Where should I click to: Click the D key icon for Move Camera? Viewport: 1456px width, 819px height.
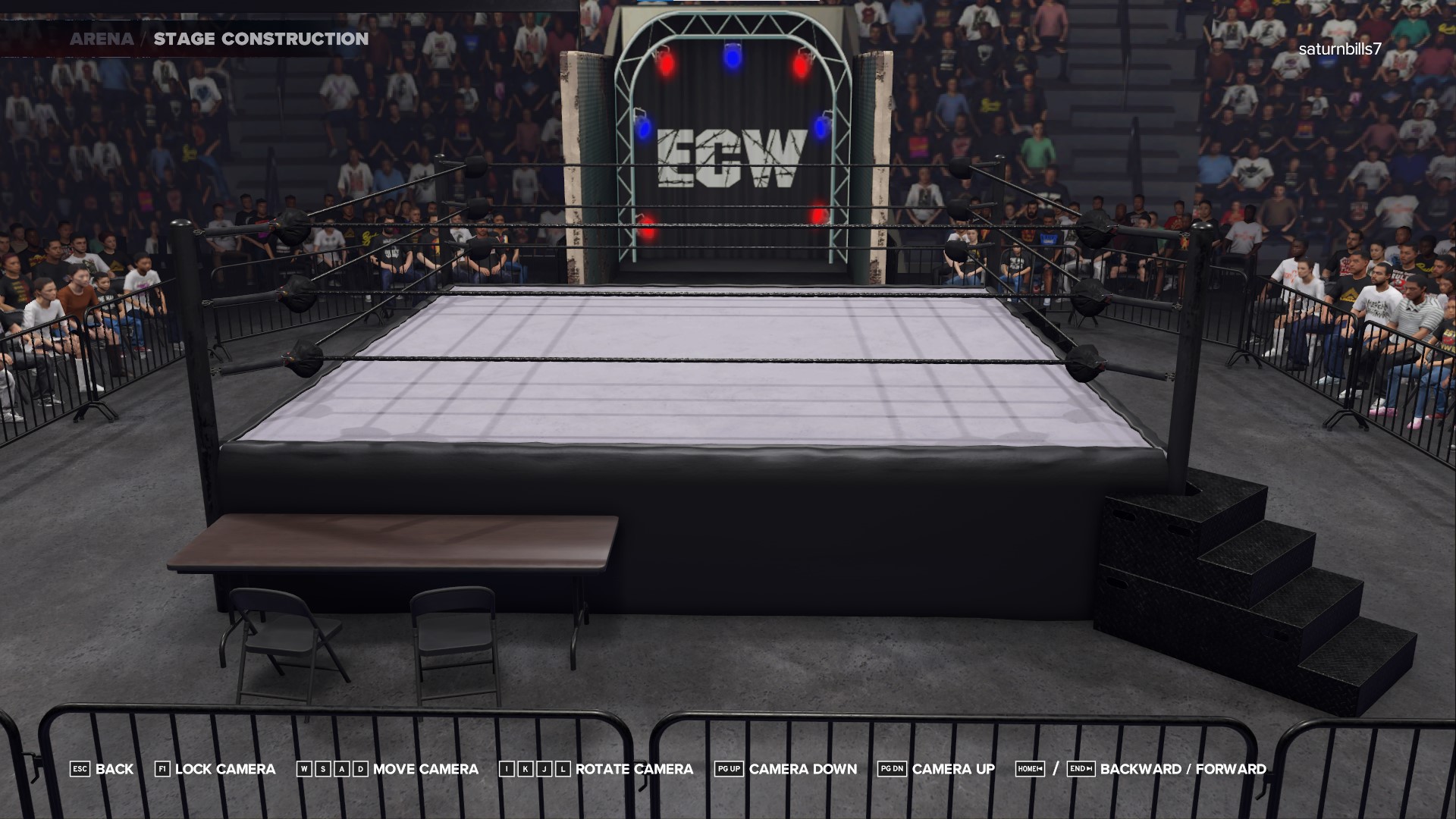pos(361,769)
